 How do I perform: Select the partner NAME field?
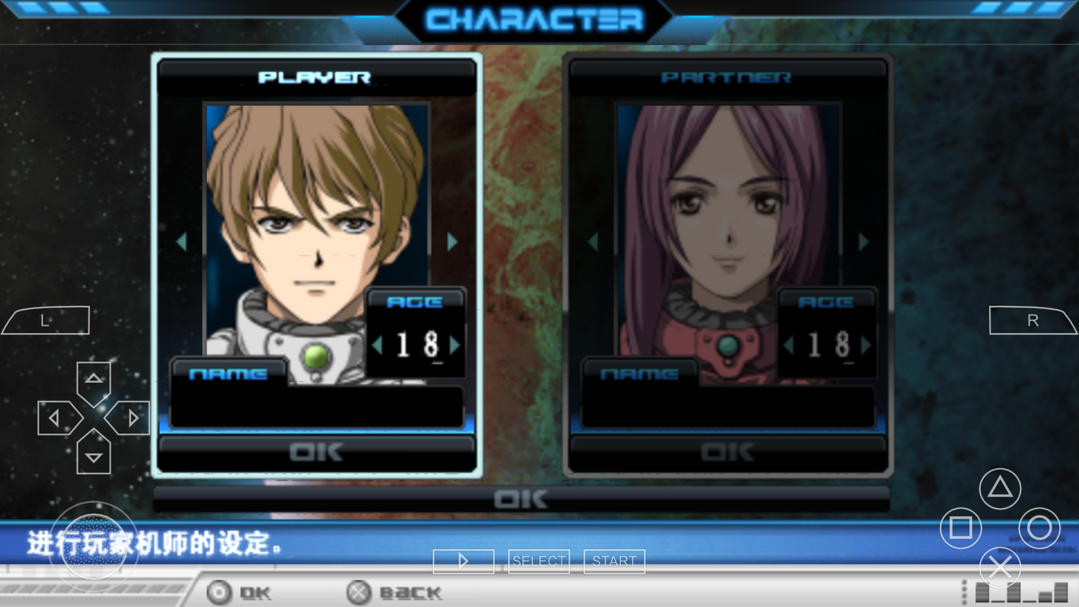(x=728, y=406)
